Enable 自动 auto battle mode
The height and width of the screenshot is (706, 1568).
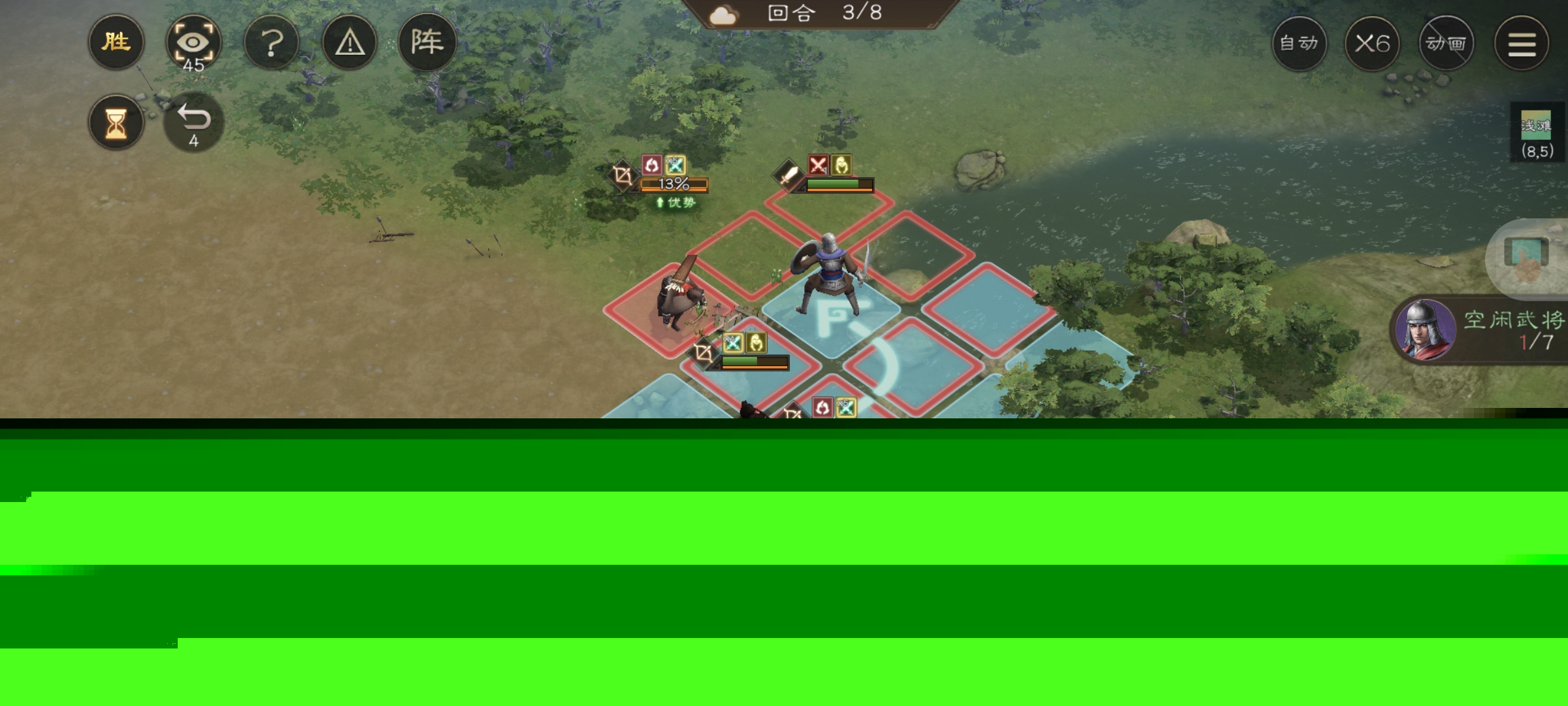pyautogui.click(x=1299, y=42)
